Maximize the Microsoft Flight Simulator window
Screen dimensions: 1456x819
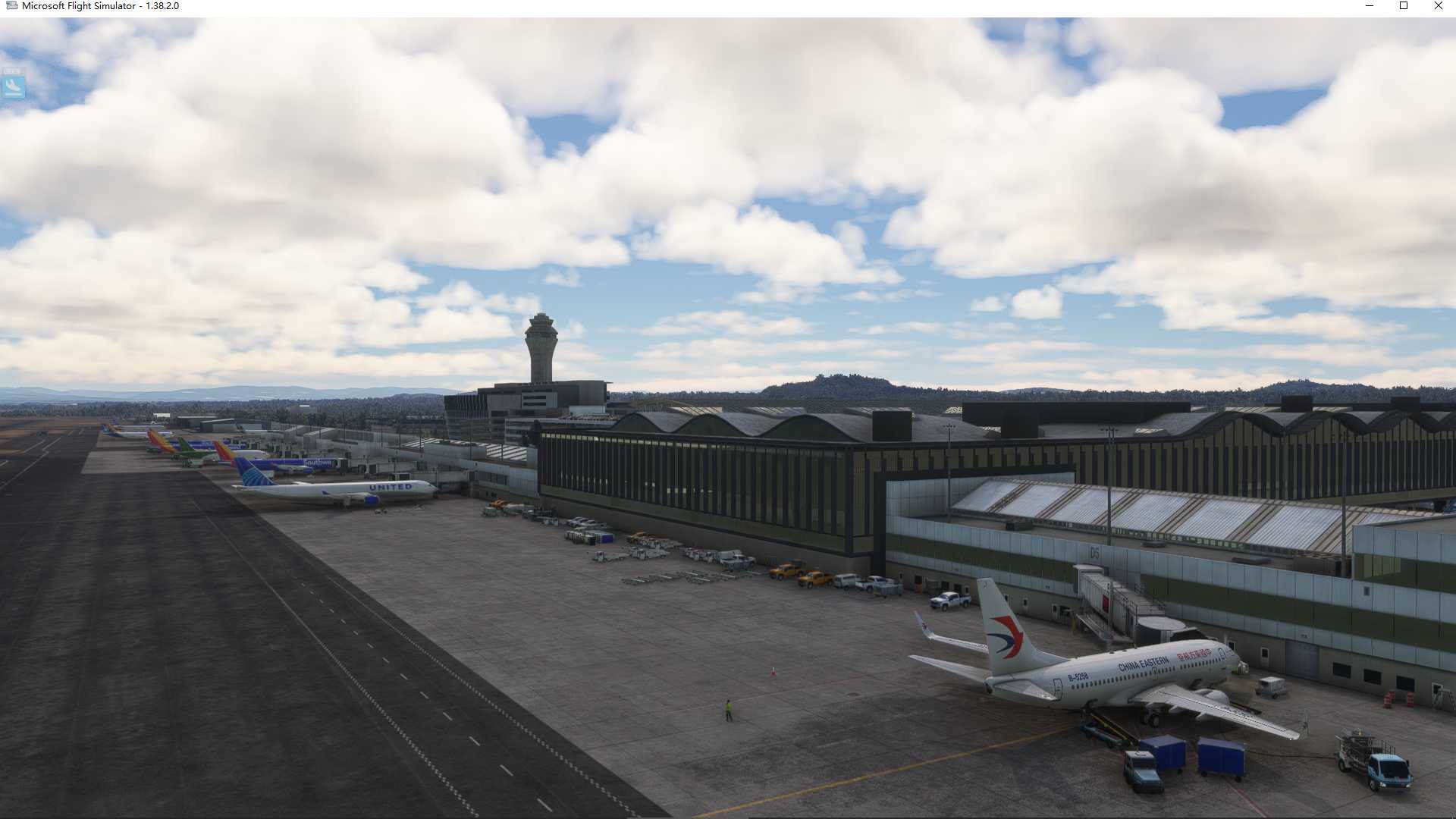click(1404, 6)
